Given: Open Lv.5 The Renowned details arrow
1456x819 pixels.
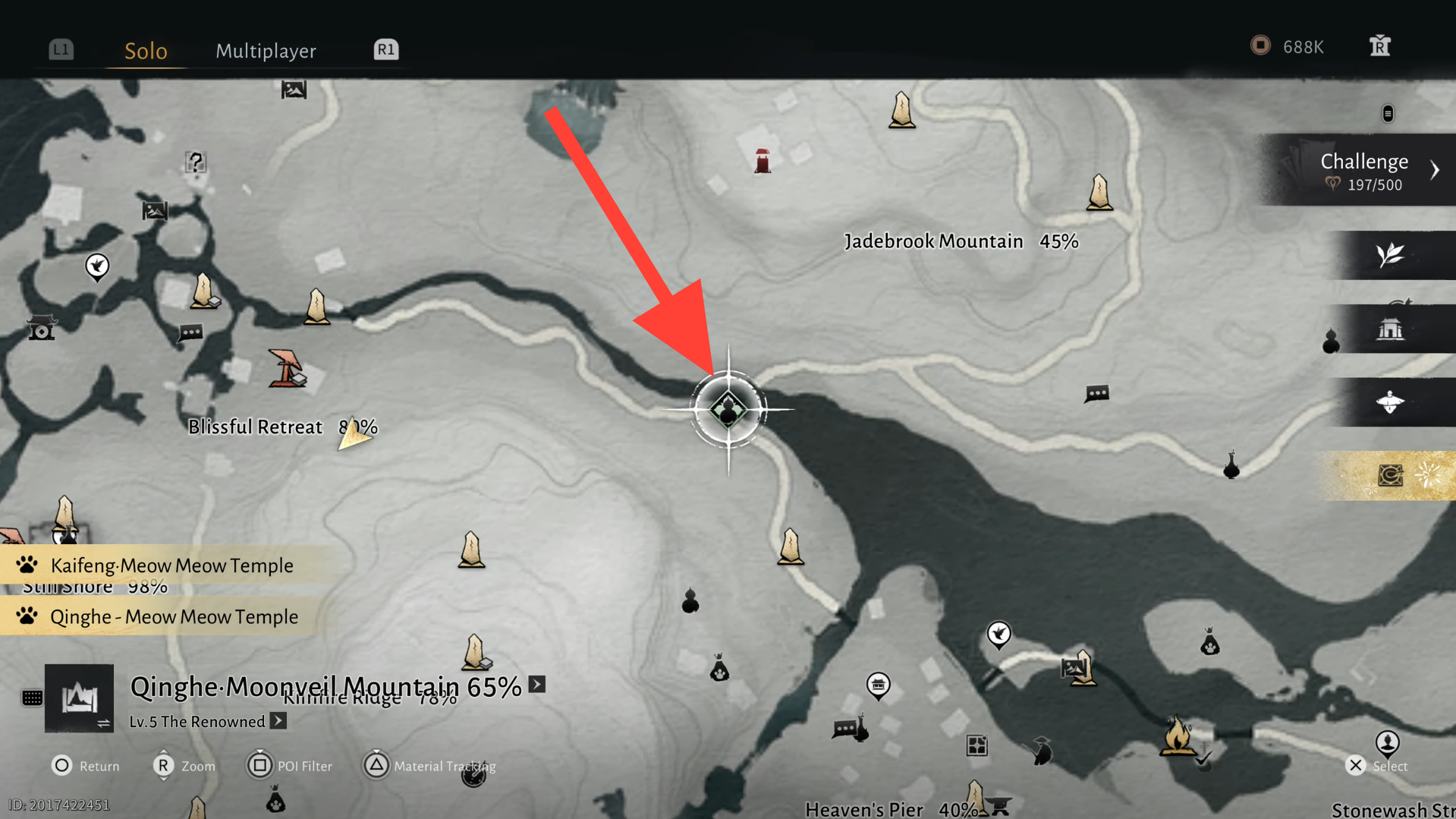Looking at the screenshot, I should pos(278,721).
